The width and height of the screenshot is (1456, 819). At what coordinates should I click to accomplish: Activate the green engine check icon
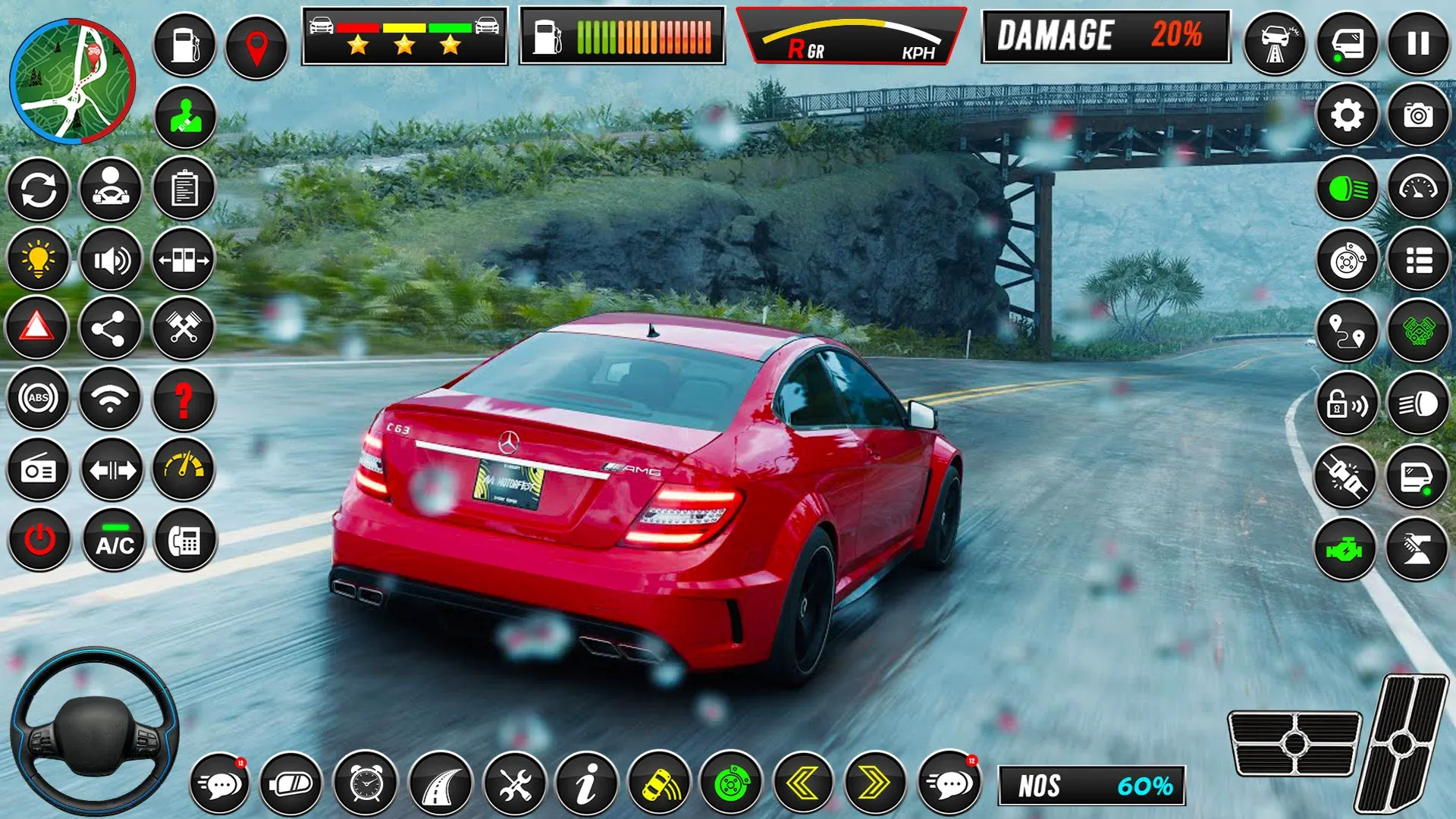click(1345, 550)
